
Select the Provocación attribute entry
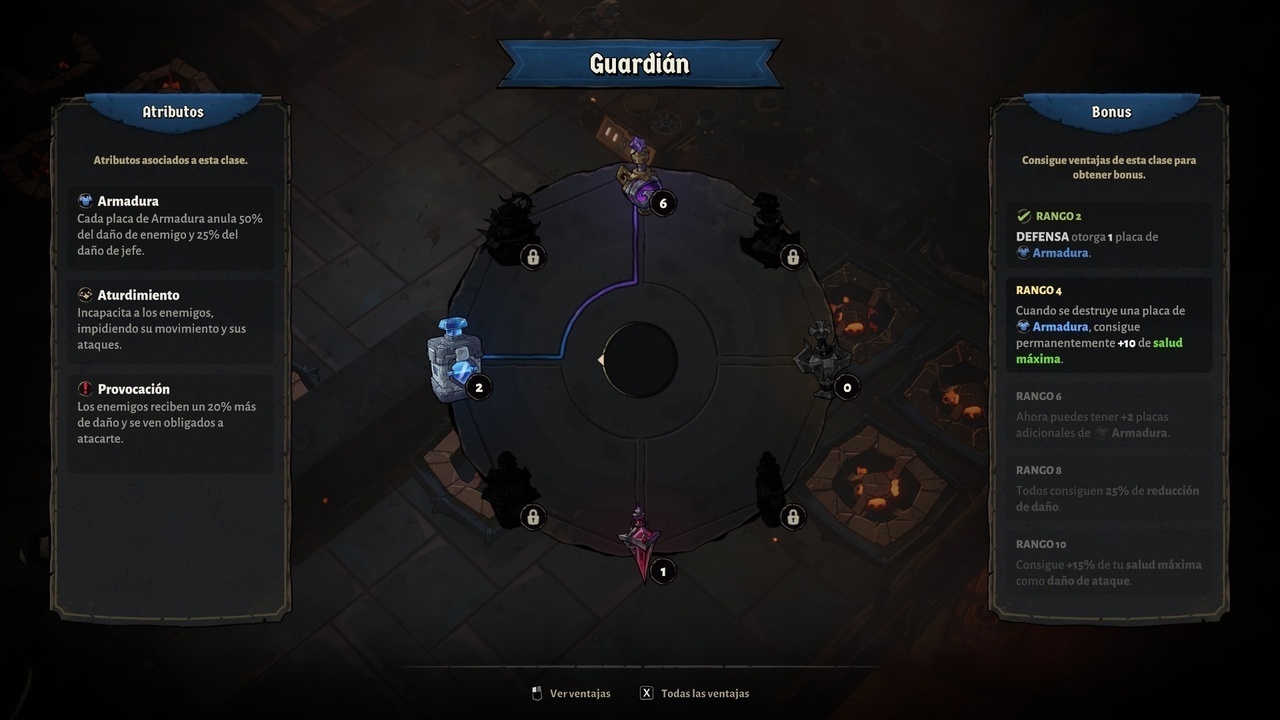pyautogui.click(x=170, y=413)
